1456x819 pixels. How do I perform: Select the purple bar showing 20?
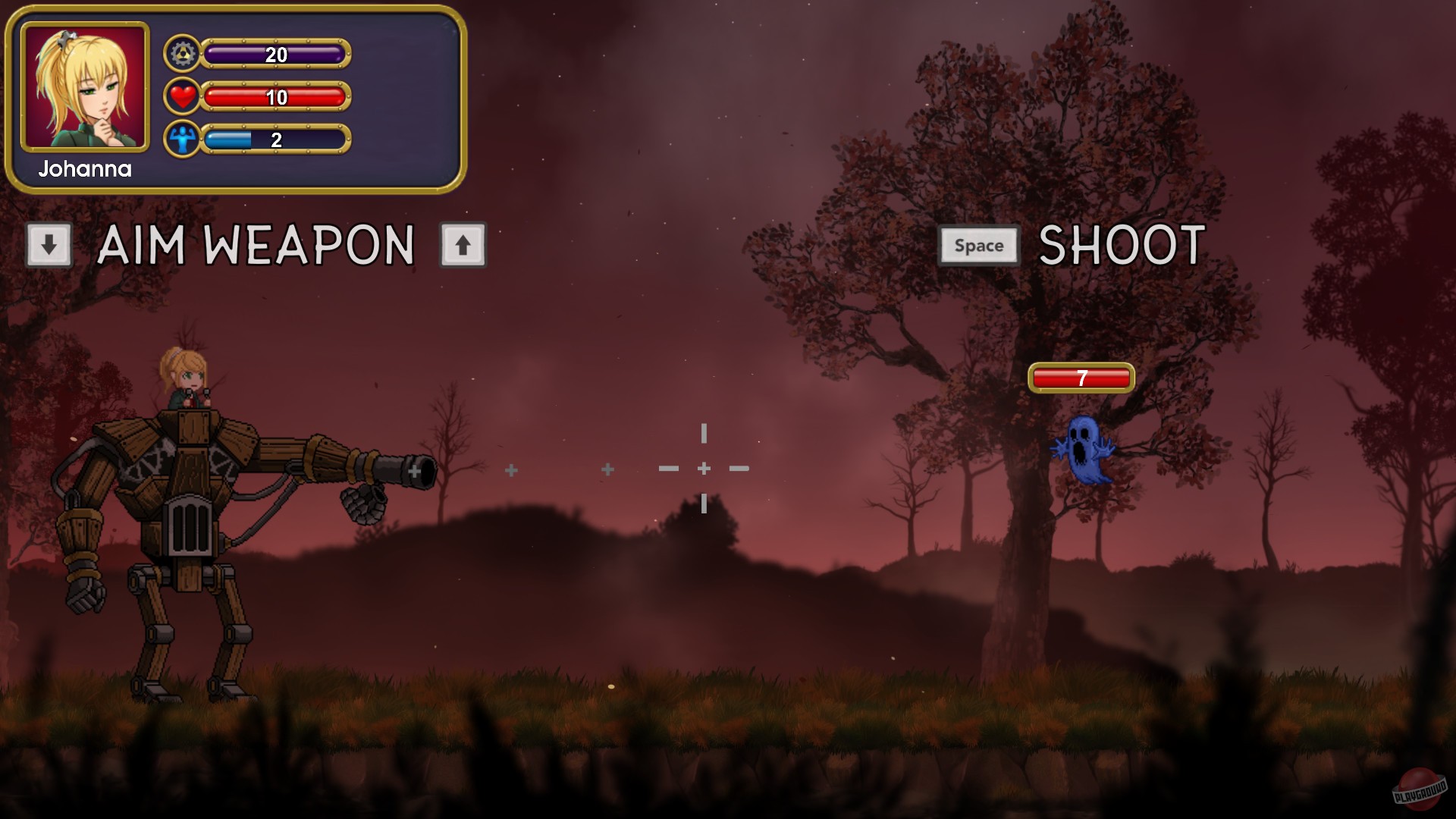[277, 55]
